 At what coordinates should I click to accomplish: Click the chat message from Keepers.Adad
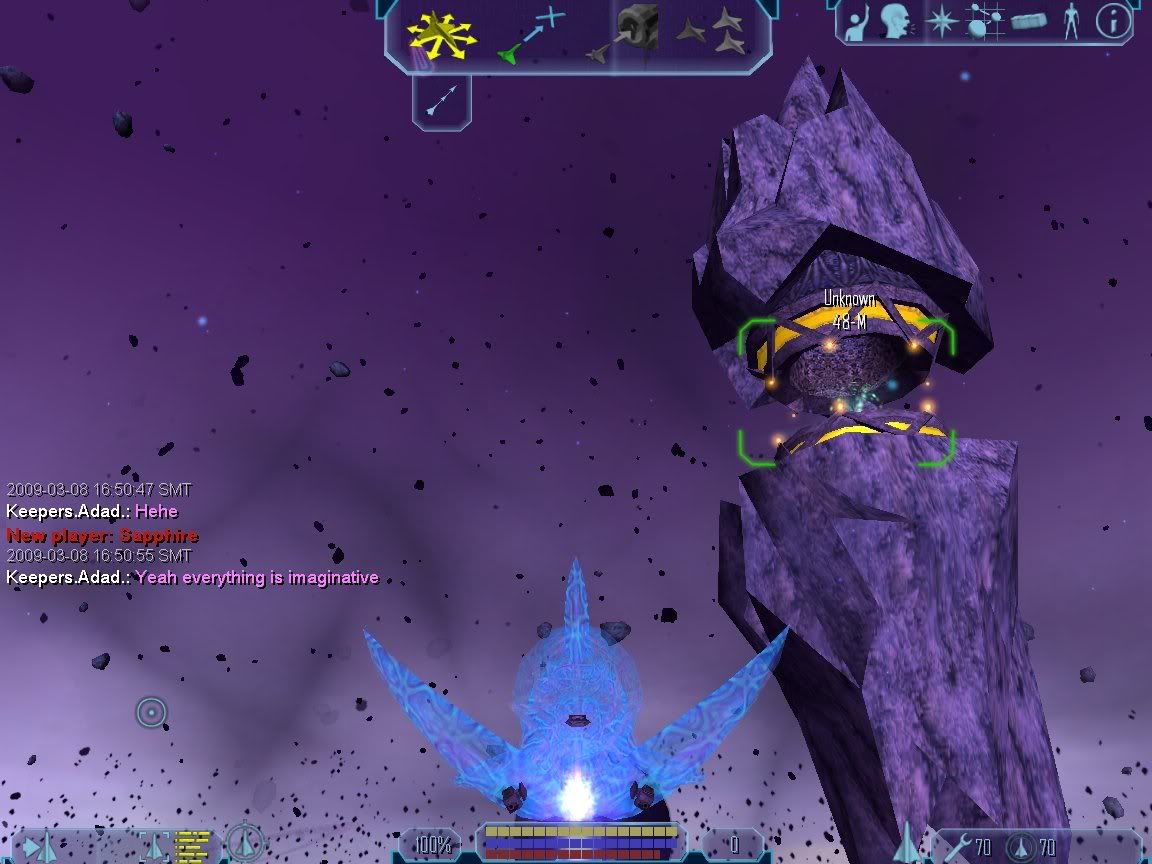pos(192,577)
